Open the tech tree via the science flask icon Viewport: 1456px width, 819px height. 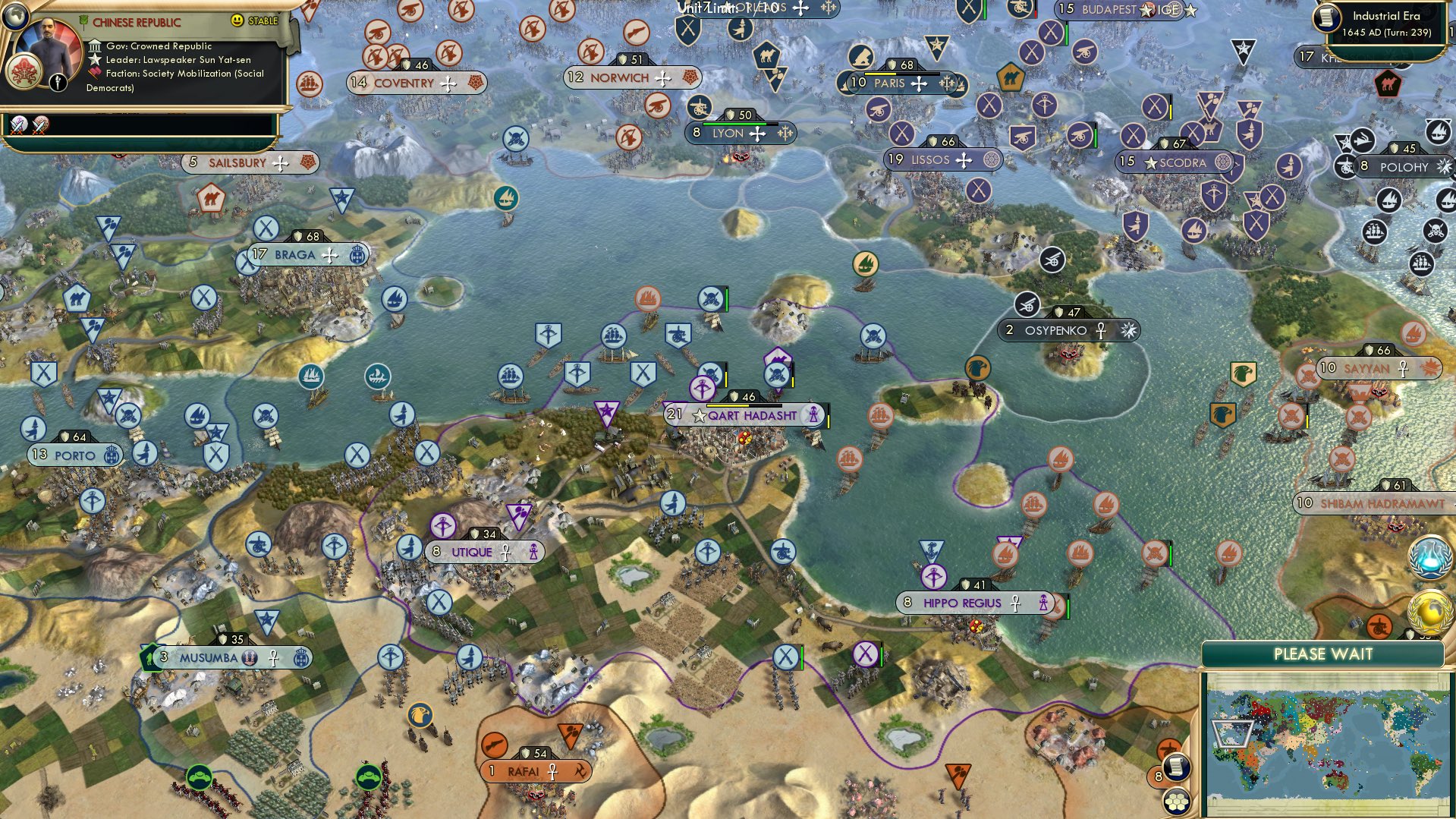pyautogui.click(x=1429, y=557)
